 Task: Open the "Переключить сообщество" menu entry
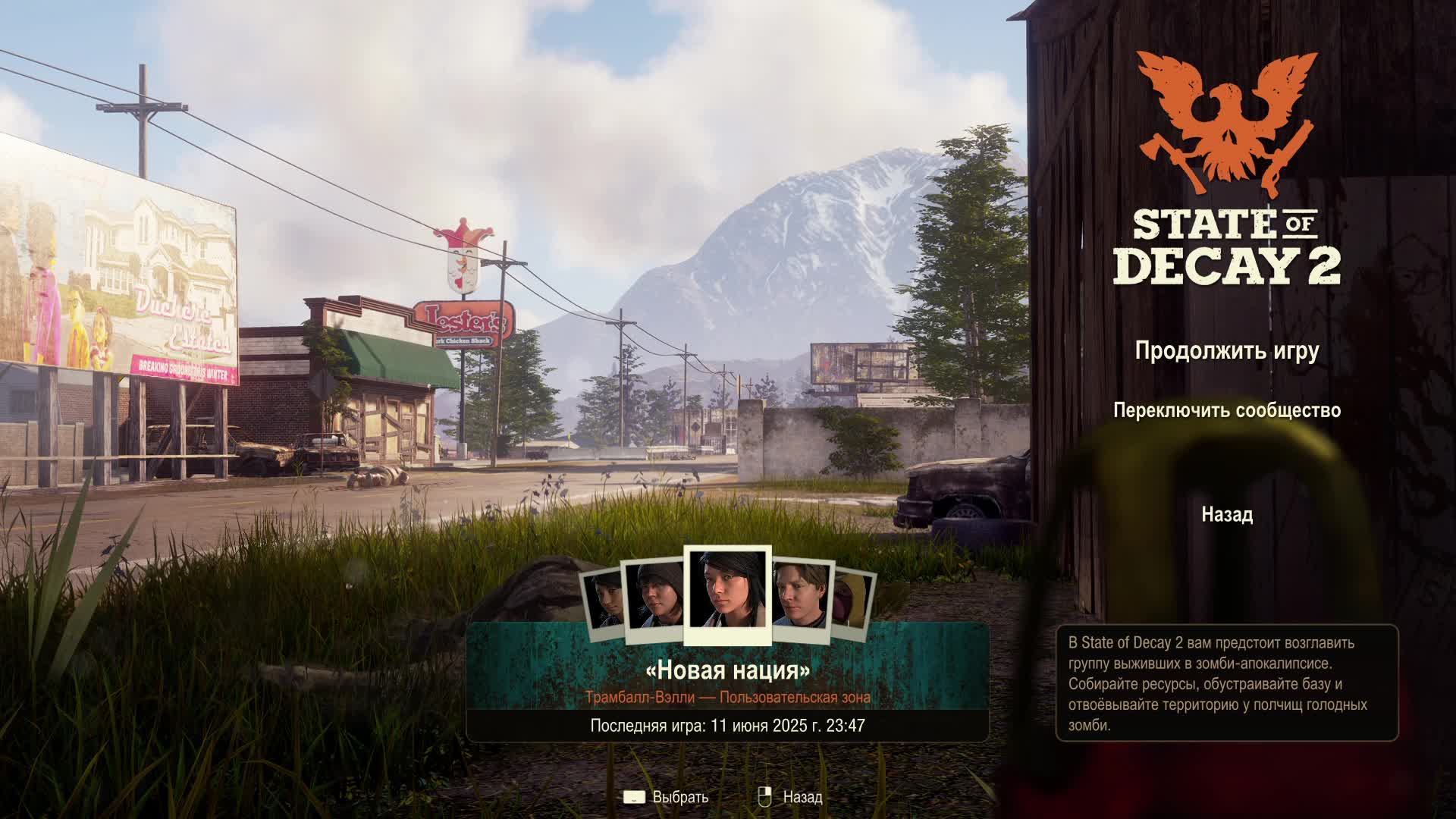tap(1226, 410)
